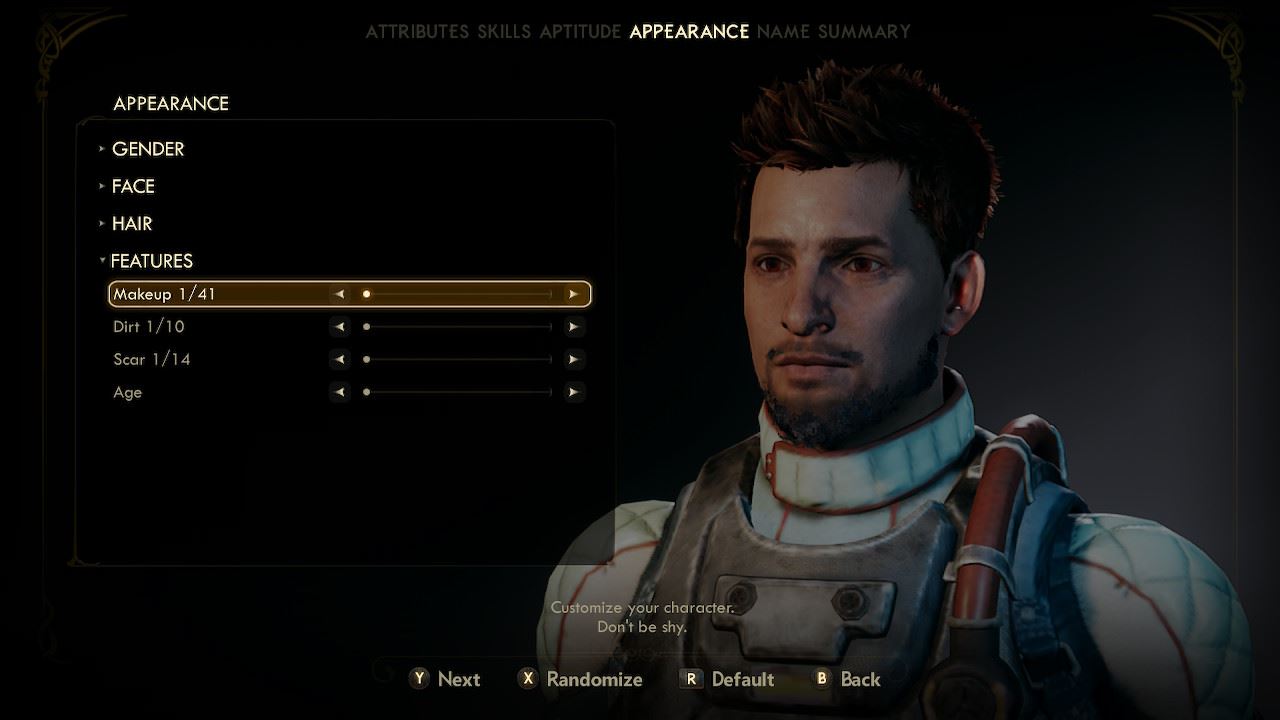Select the Name tab
The height and width of the screenshot is (720, 1280).
(783, 31)
